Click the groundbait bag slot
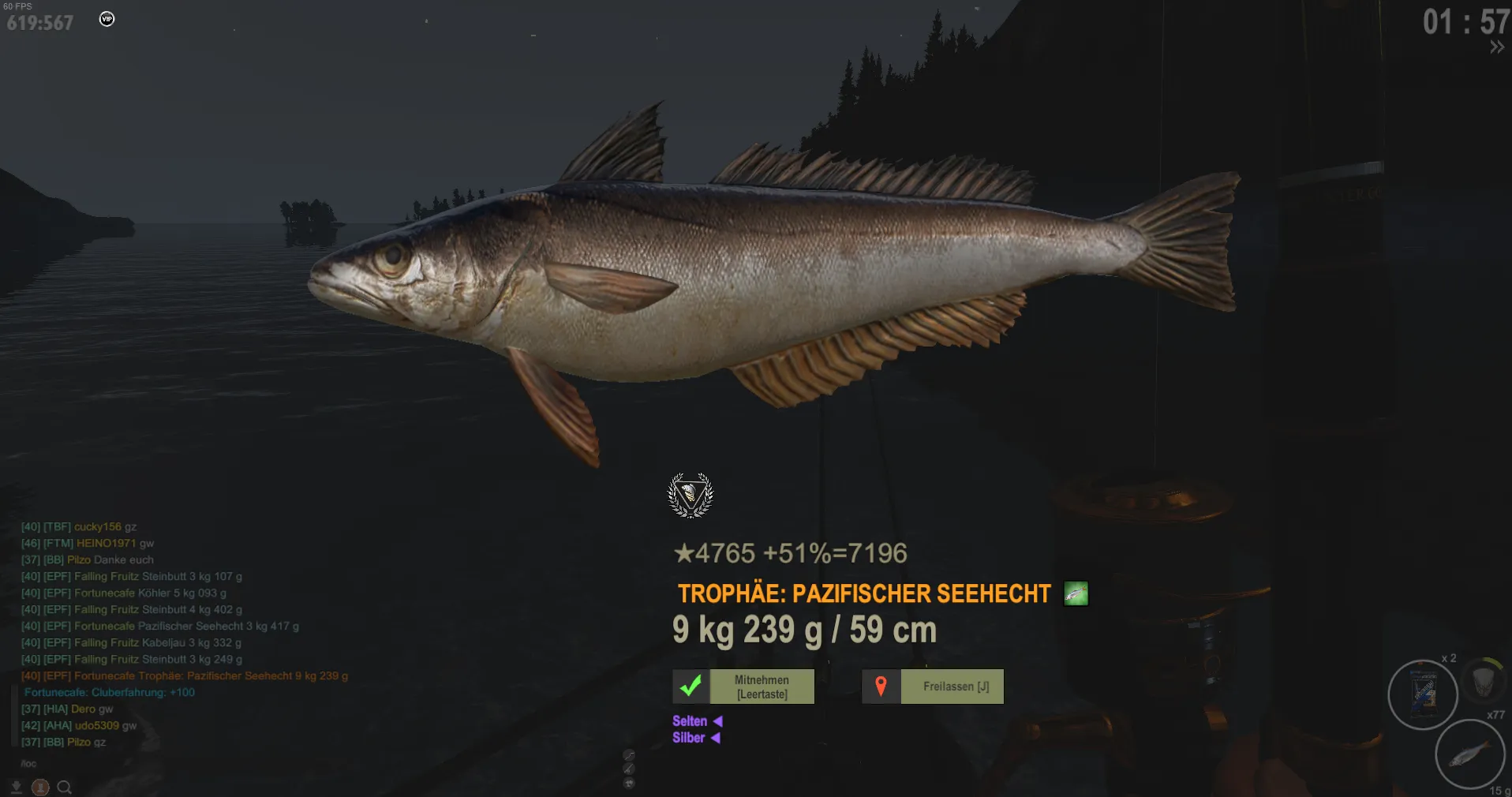 click(x=1422, y=694)
